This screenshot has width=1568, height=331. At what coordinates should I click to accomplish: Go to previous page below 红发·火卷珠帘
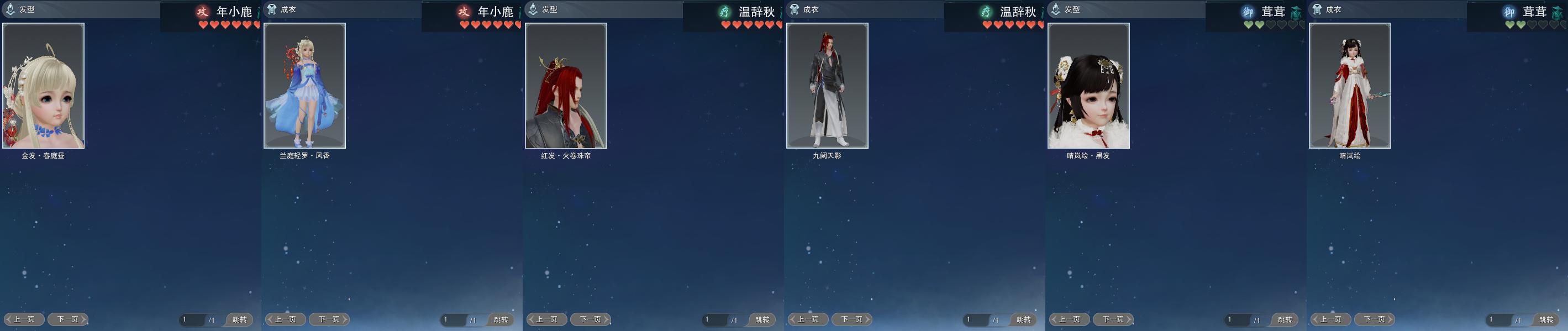[x=546, y=319]
